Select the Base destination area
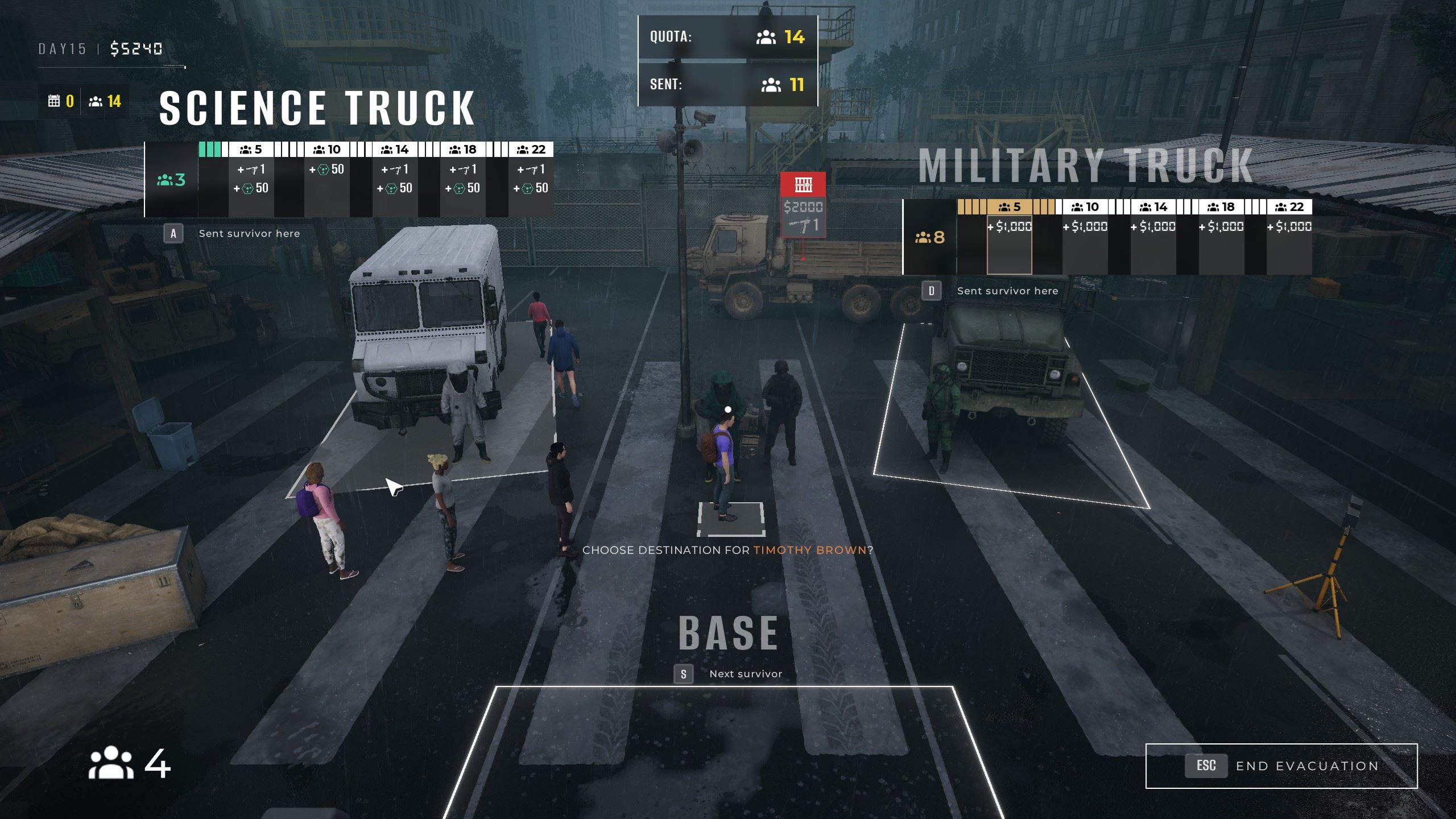Screen dimensions: 1456x819 [x=725, y=751]
